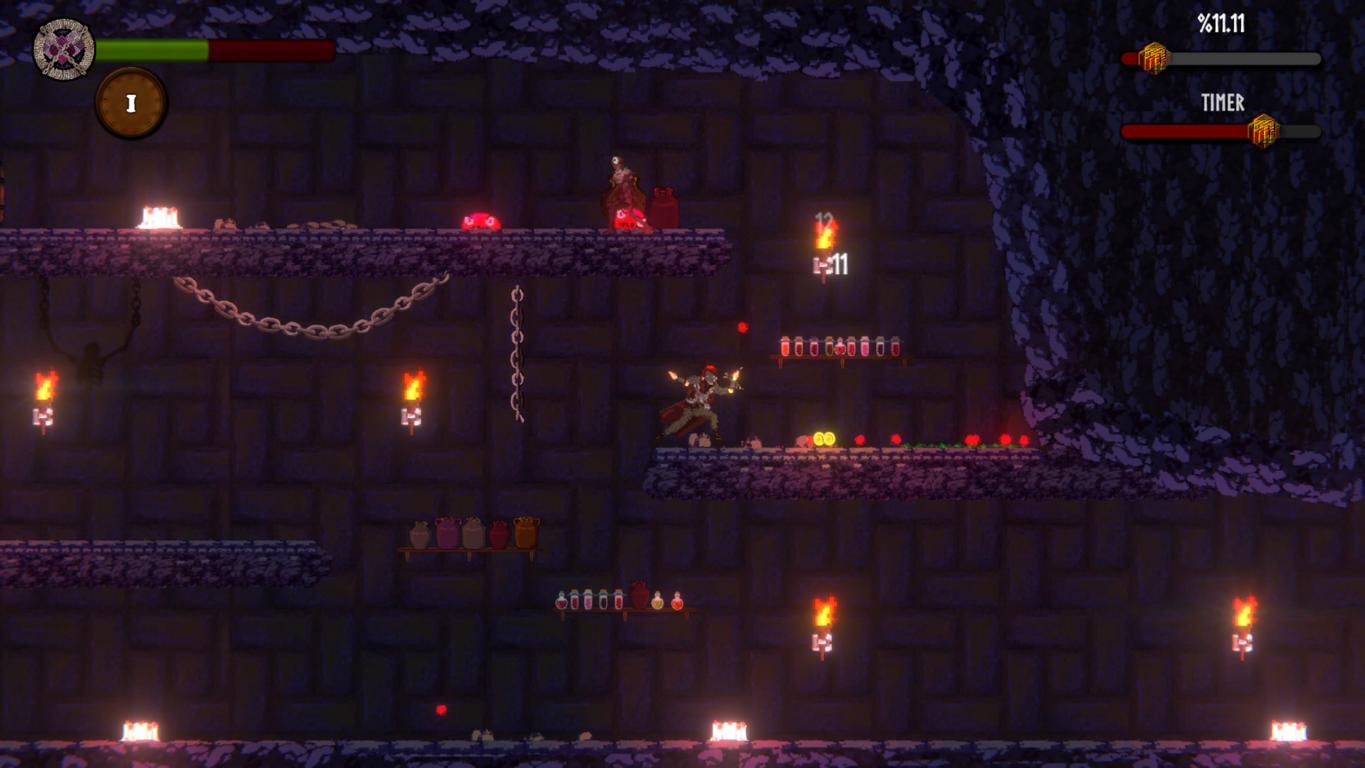Click the cube marker on the percent bar
This screenshot has height=768, width=1365.
pyautogui.click(x=1154, y=58)
